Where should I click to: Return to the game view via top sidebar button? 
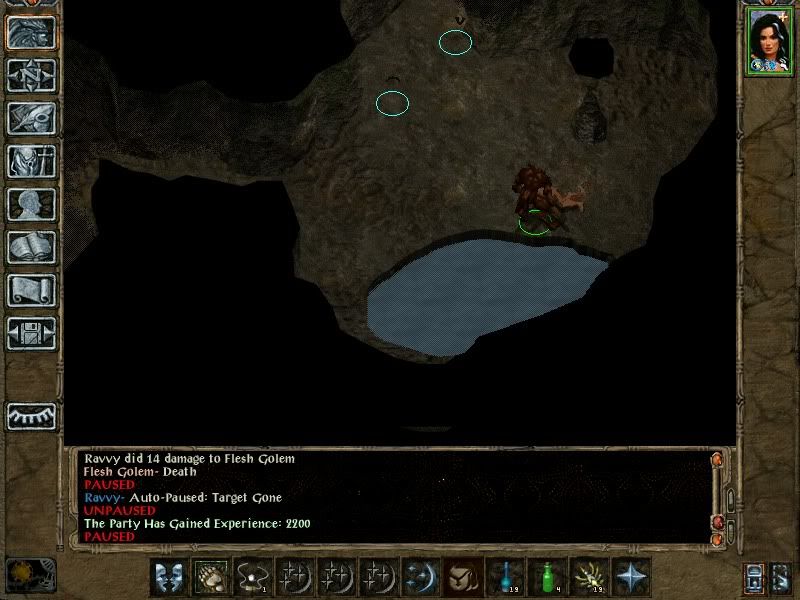[31, 31]
